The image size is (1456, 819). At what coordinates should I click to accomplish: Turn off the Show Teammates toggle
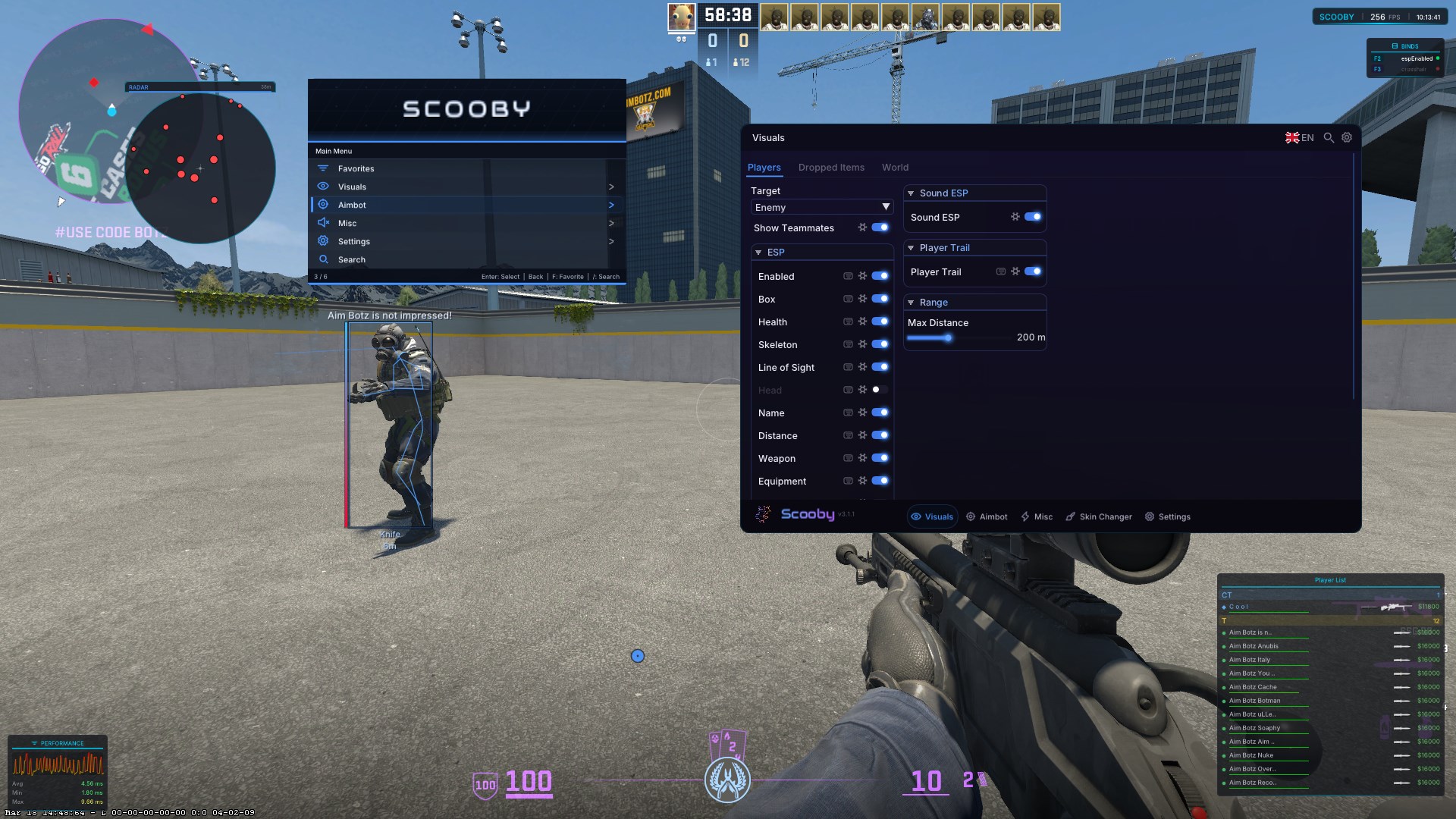point(880,227)
